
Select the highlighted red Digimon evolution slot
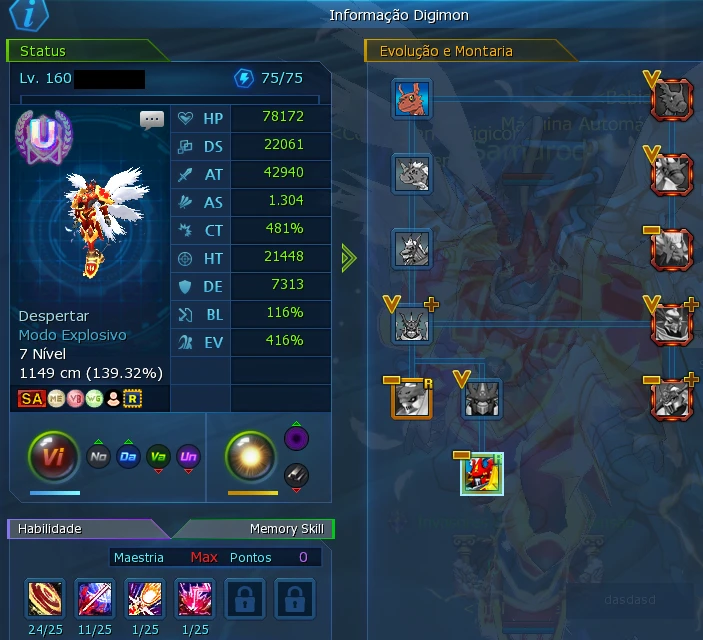click(481, 473)
